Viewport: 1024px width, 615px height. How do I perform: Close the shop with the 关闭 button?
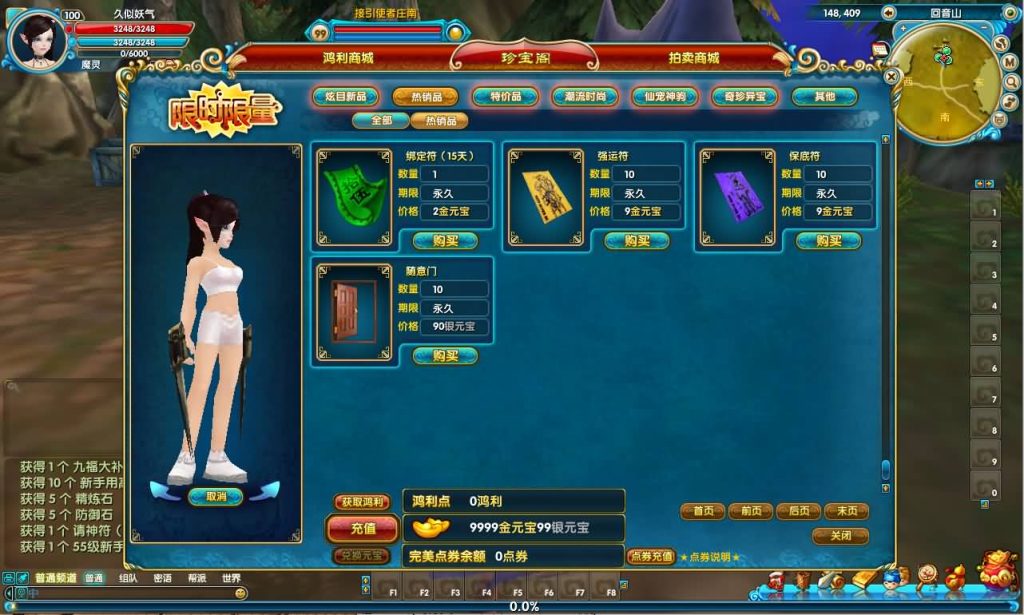click(840, 536)
